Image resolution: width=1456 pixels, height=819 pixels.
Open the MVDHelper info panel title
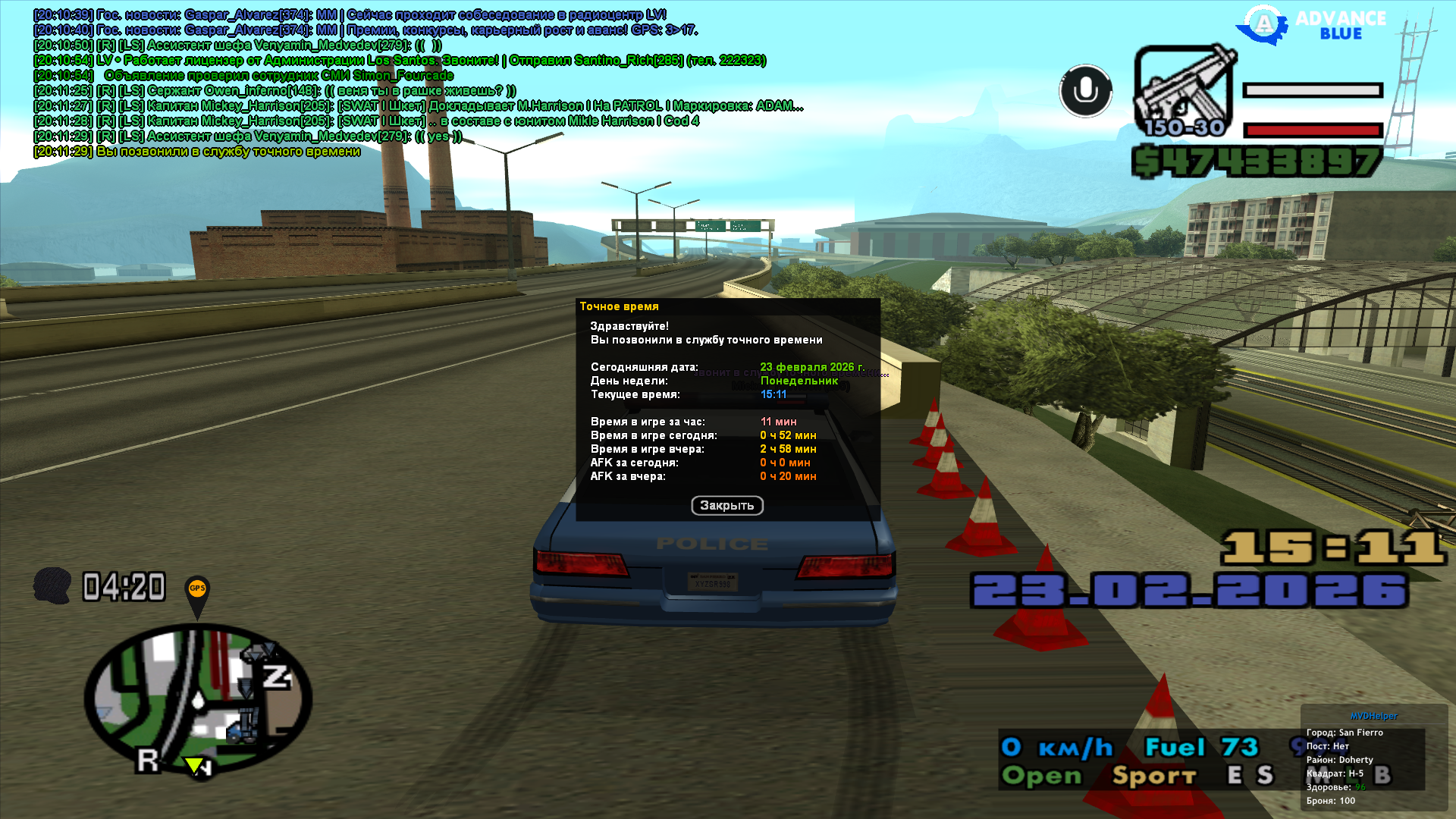(1373, 716)
